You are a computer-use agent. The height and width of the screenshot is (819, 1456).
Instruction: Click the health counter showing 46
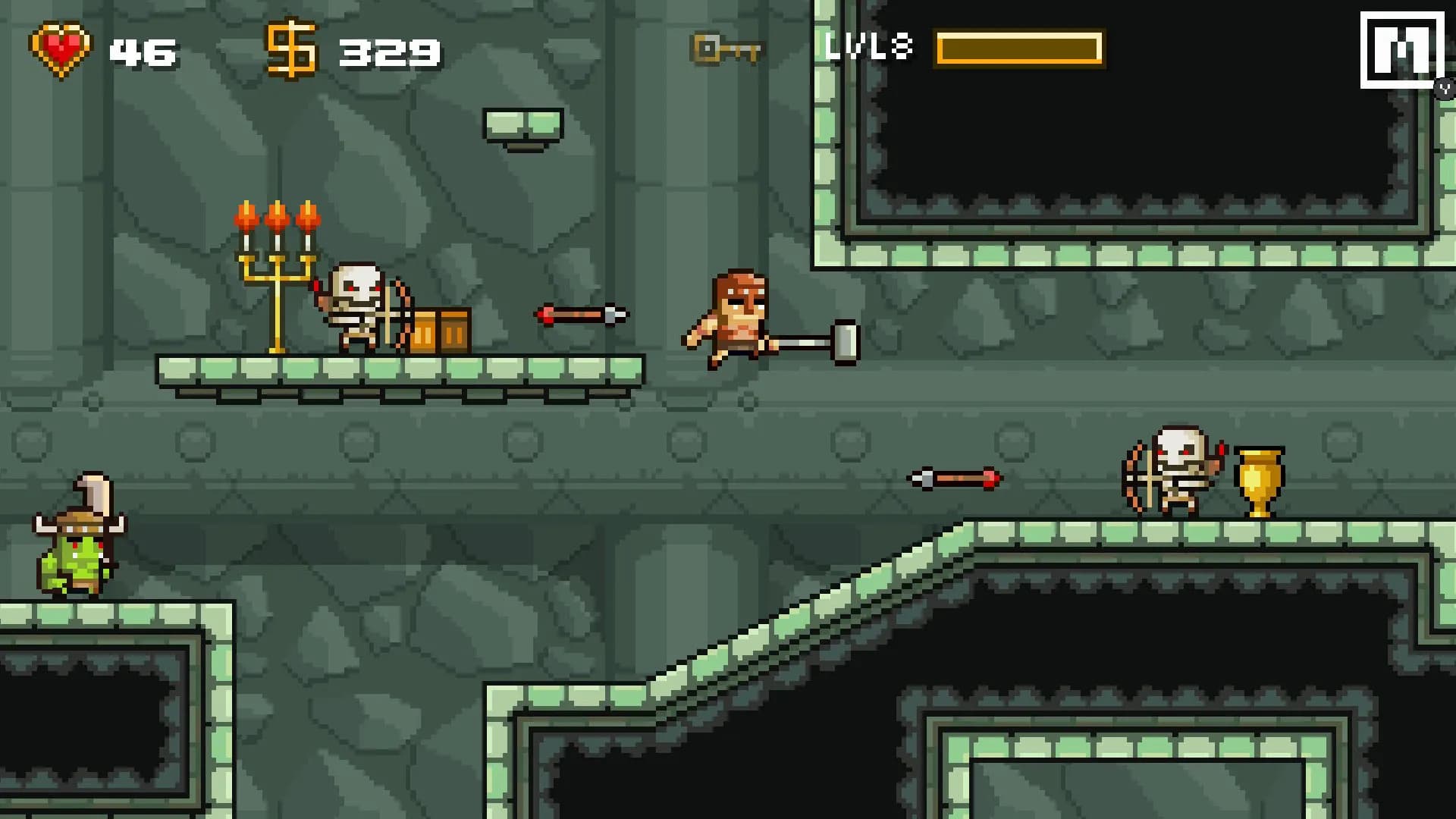click(x=144, y=52)
